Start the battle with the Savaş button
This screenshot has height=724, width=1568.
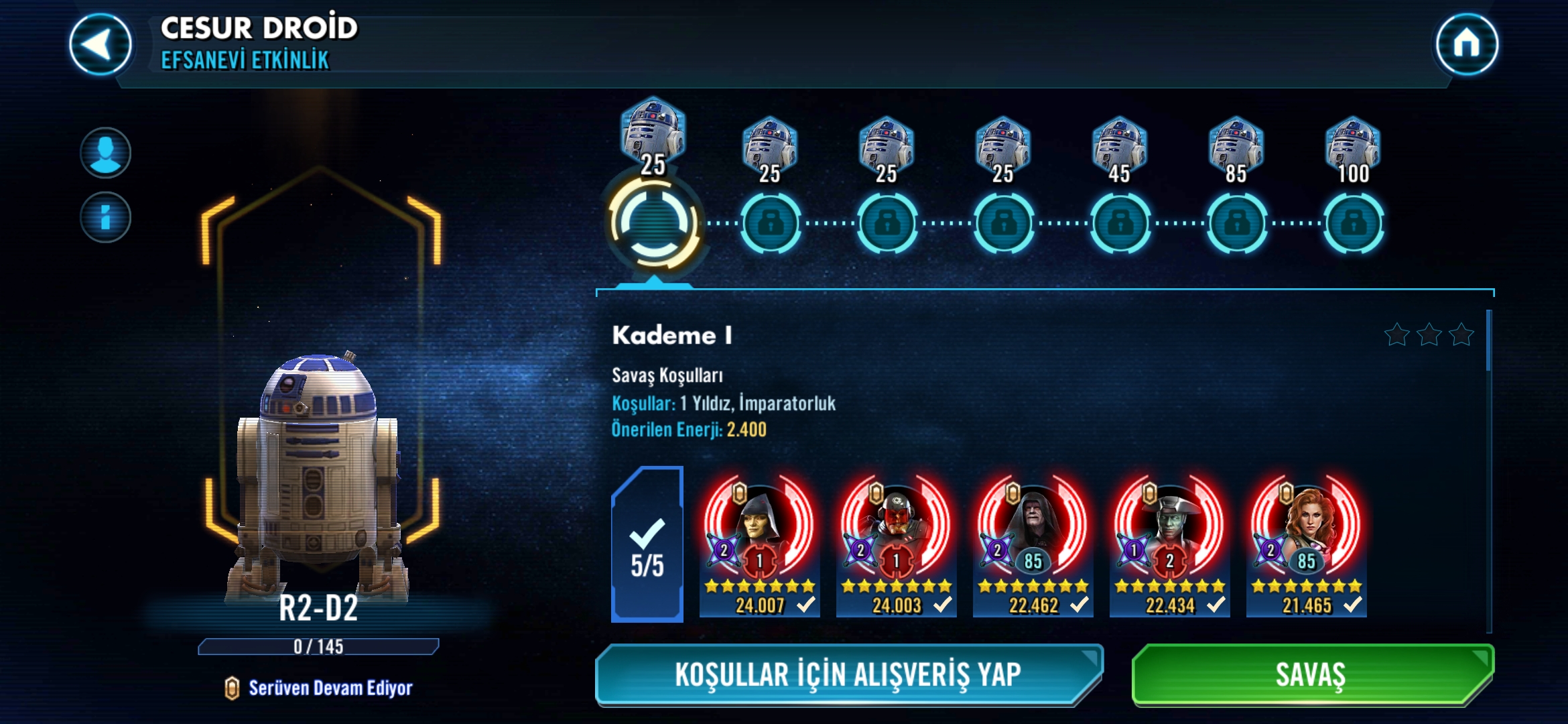pos(1312,674)
